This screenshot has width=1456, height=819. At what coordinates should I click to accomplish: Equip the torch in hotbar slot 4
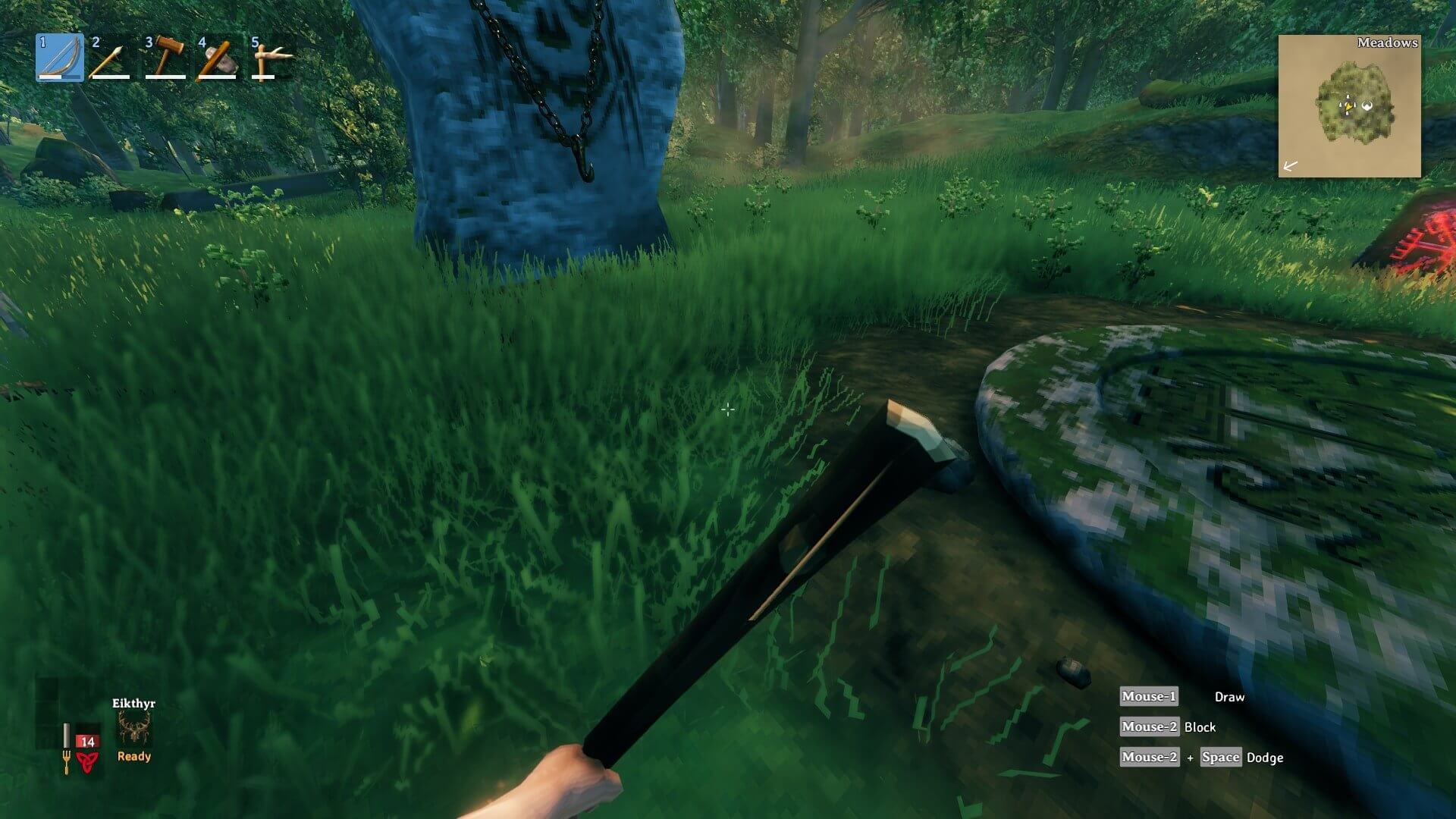[x=216, y=59]
